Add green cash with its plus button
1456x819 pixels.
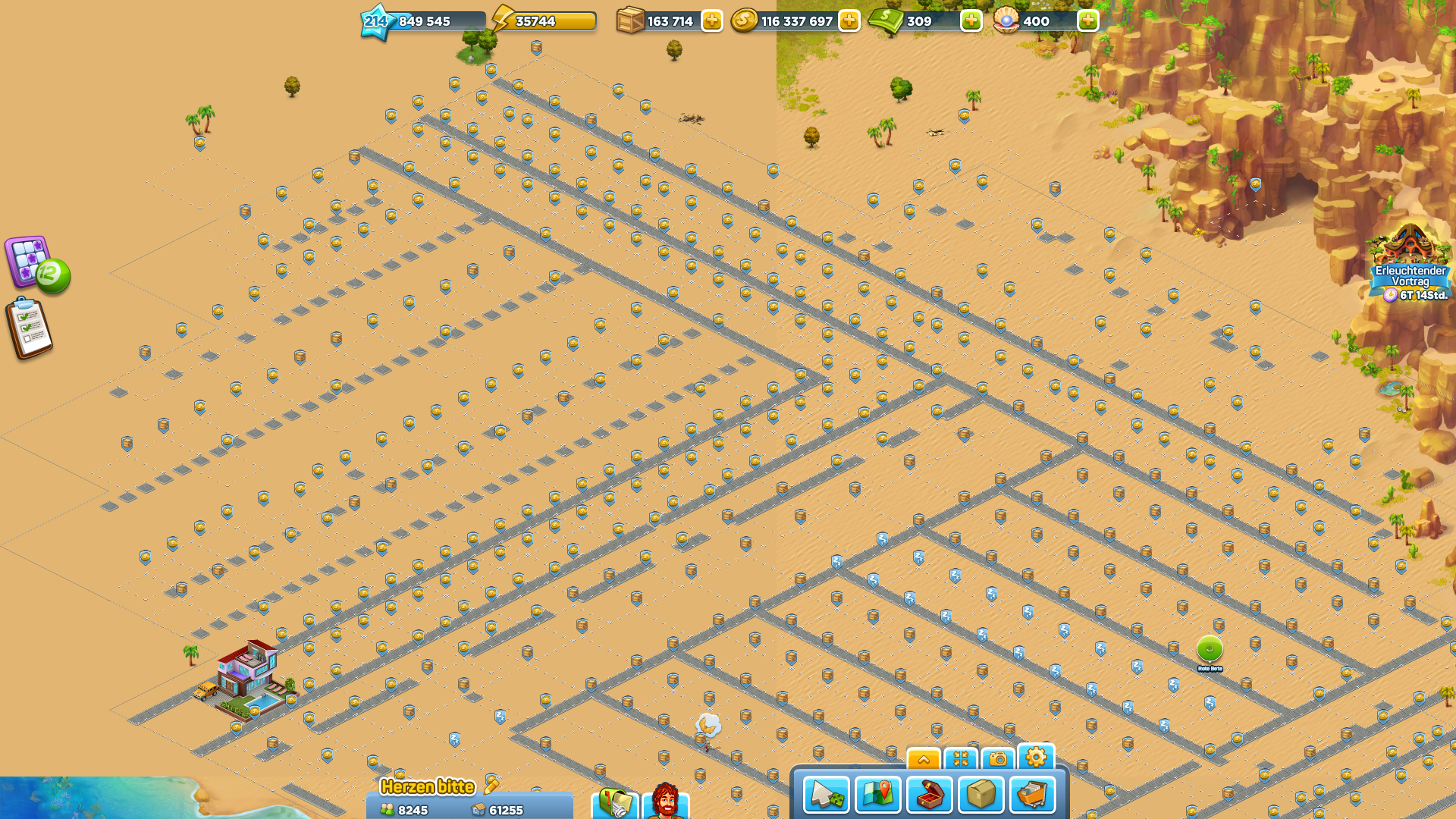point(971,21)
